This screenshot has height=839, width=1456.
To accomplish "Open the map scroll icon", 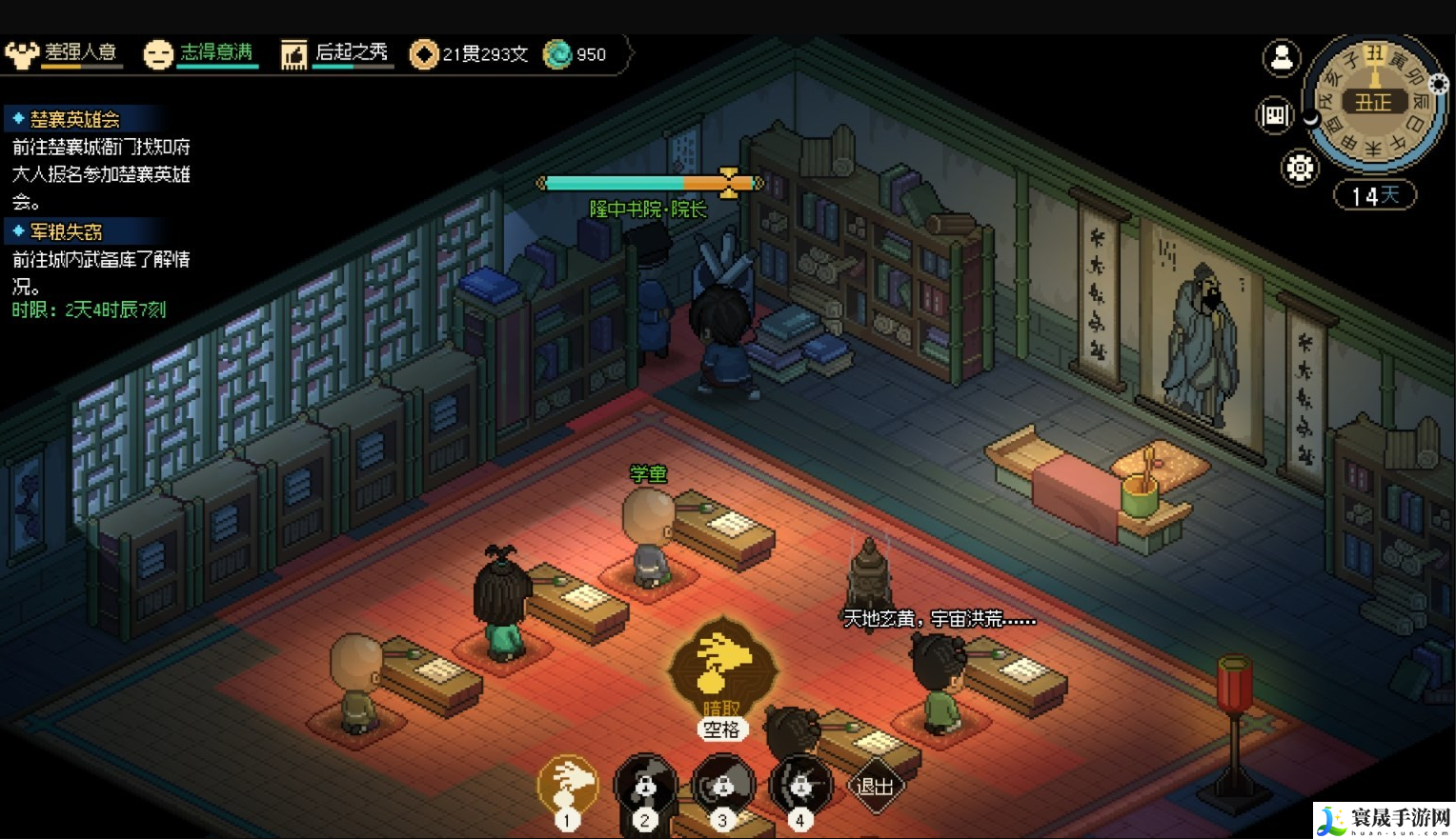I will click(x=1274, y=116).
